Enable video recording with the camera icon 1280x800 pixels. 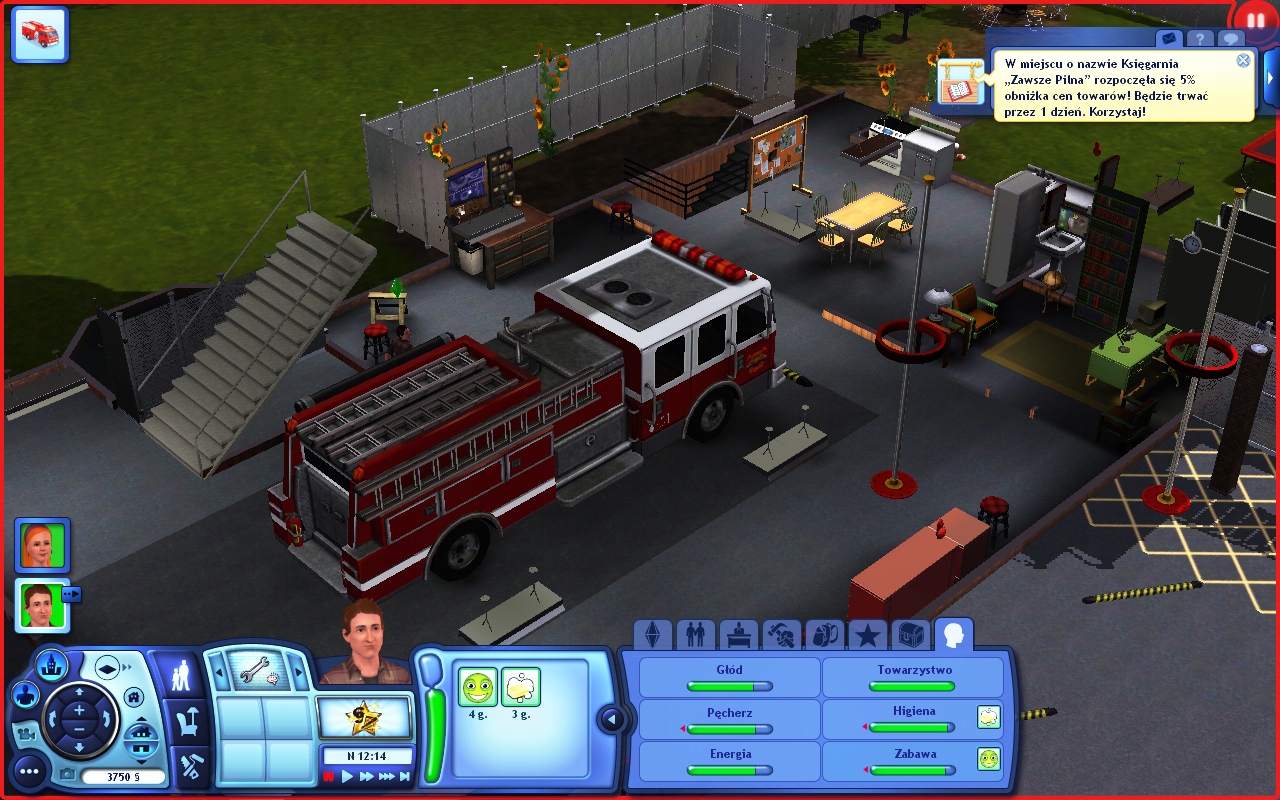(27, 735)
